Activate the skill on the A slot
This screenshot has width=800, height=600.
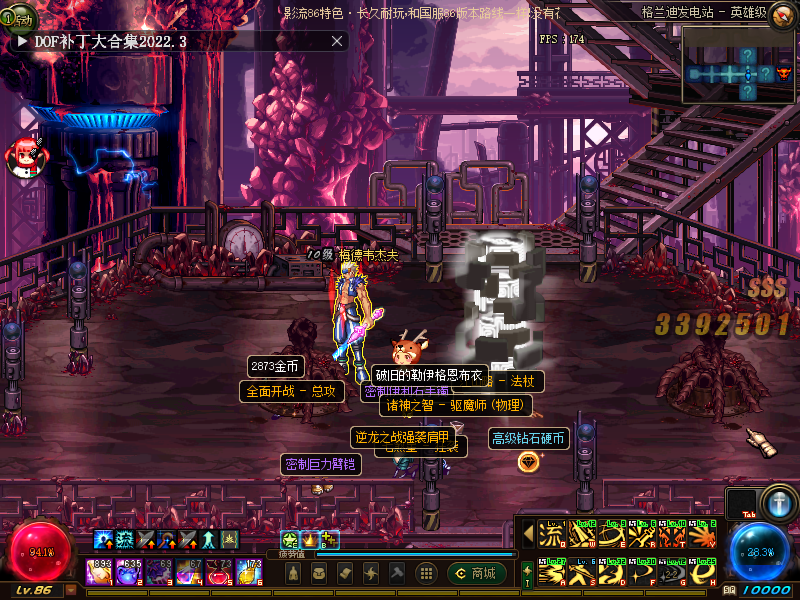pyautogui.click(x=551, y=574)
